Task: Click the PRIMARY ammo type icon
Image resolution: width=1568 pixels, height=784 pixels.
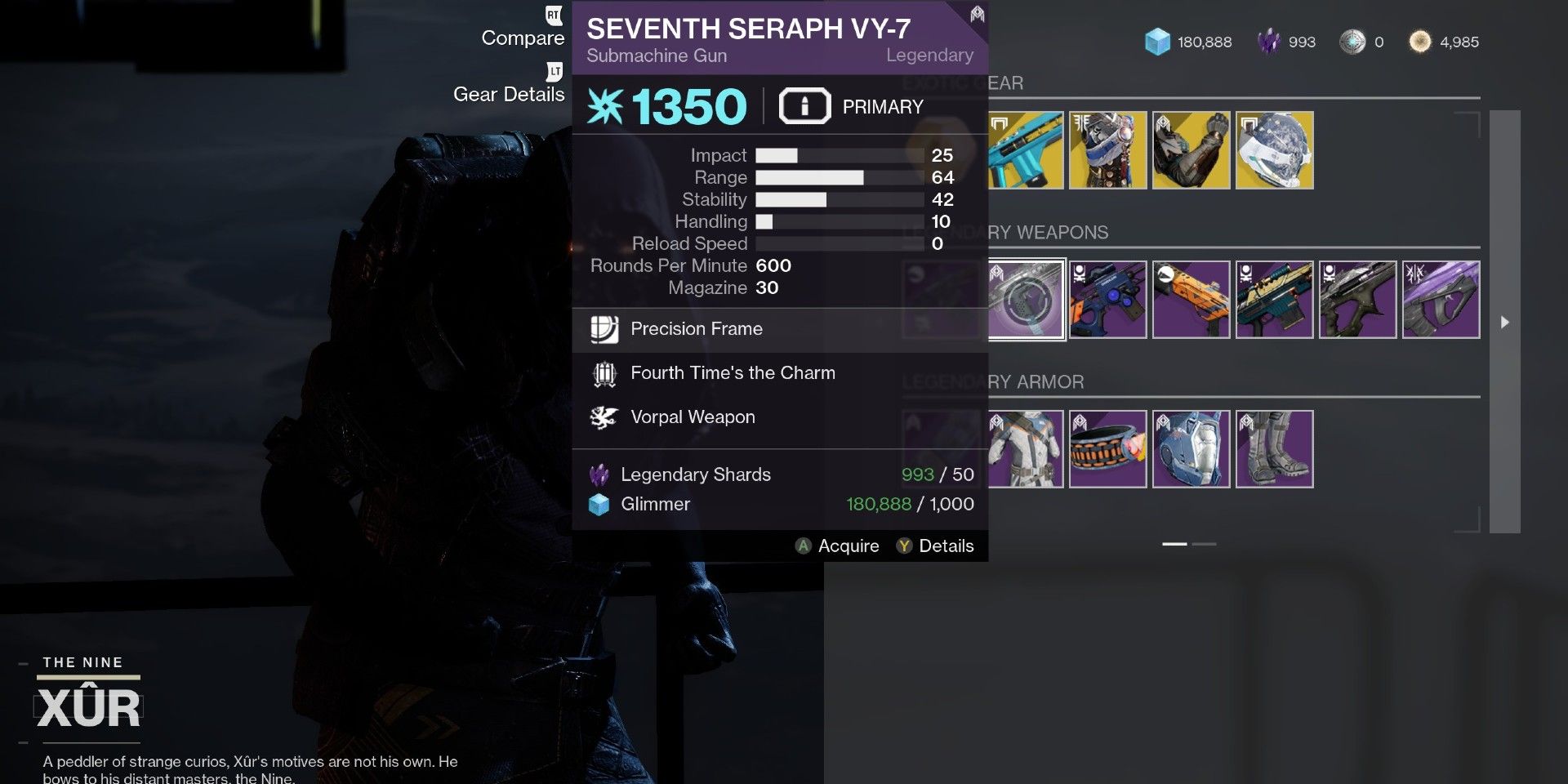Action: (804, 105)
